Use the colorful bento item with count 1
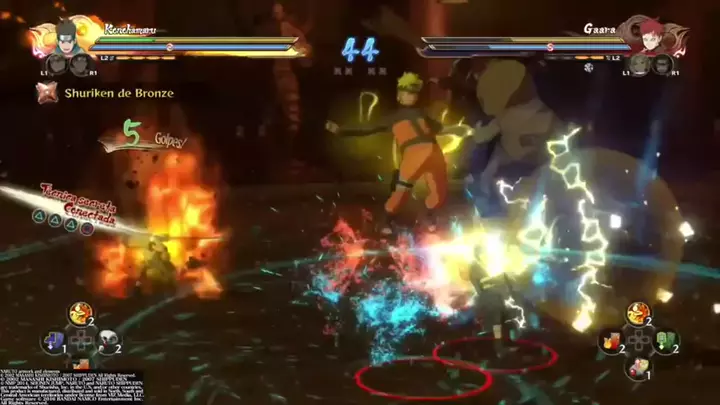Viewport: 720px width, 405px height. click(x=636, y=368)
